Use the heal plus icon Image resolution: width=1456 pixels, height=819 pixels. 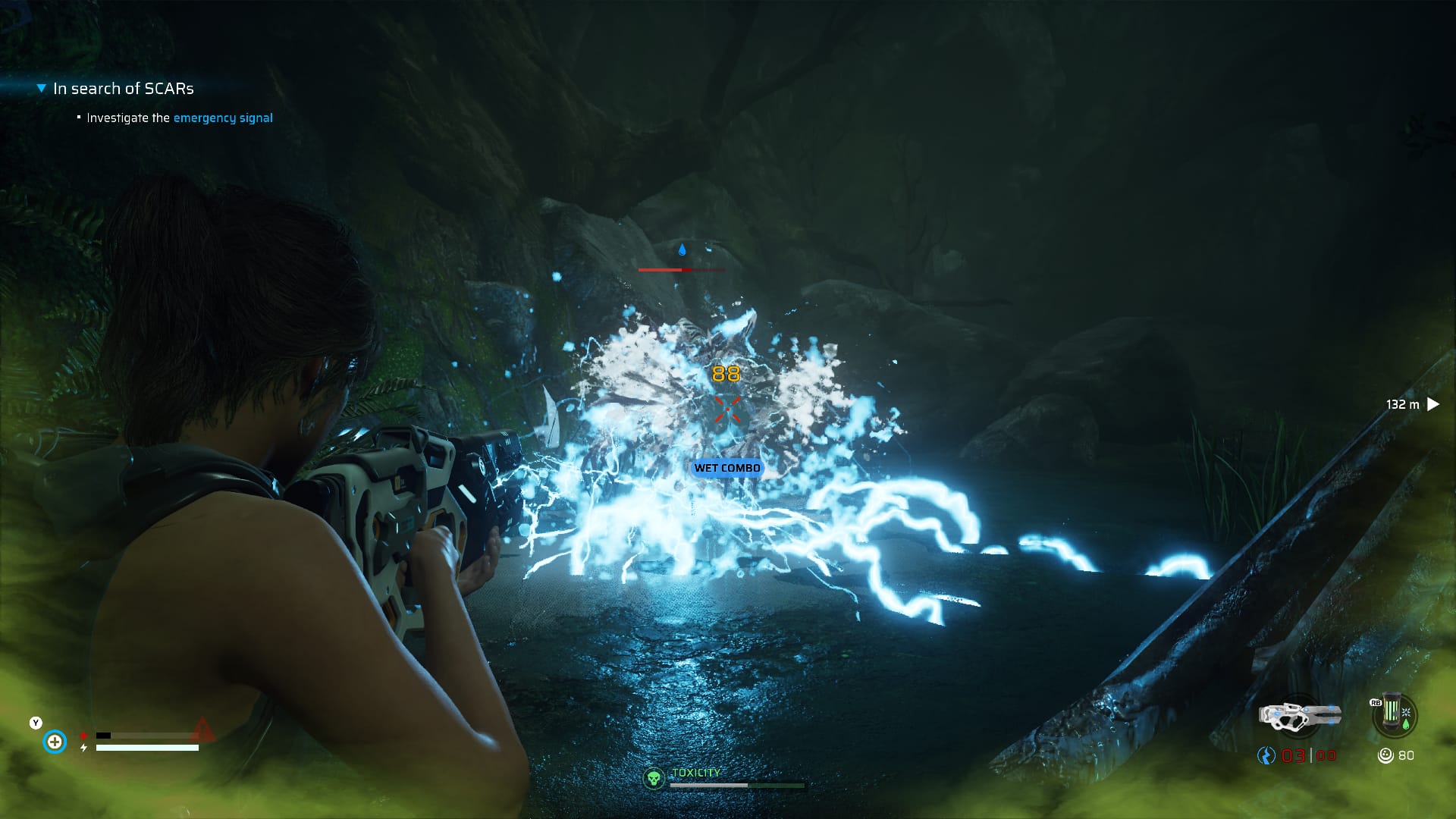point(55,741)
